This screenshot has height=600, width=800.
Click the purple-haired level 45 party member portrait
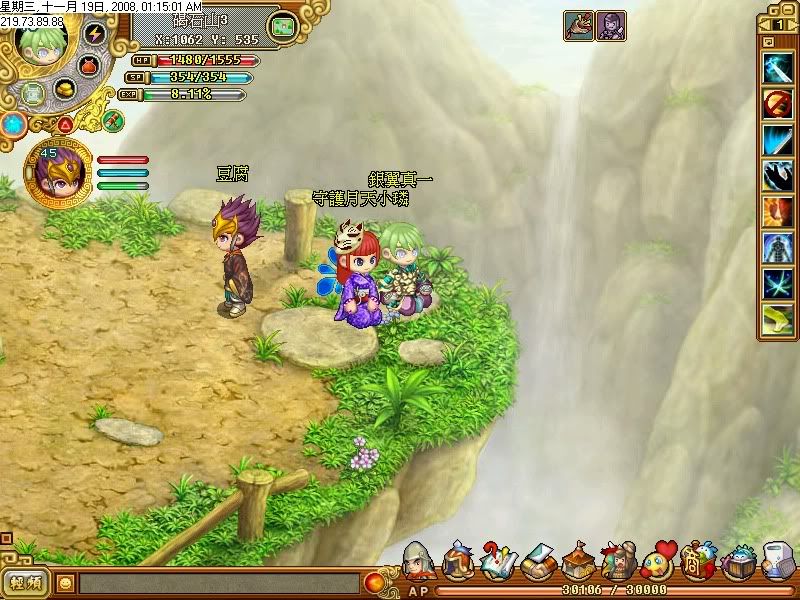point(56,170)
